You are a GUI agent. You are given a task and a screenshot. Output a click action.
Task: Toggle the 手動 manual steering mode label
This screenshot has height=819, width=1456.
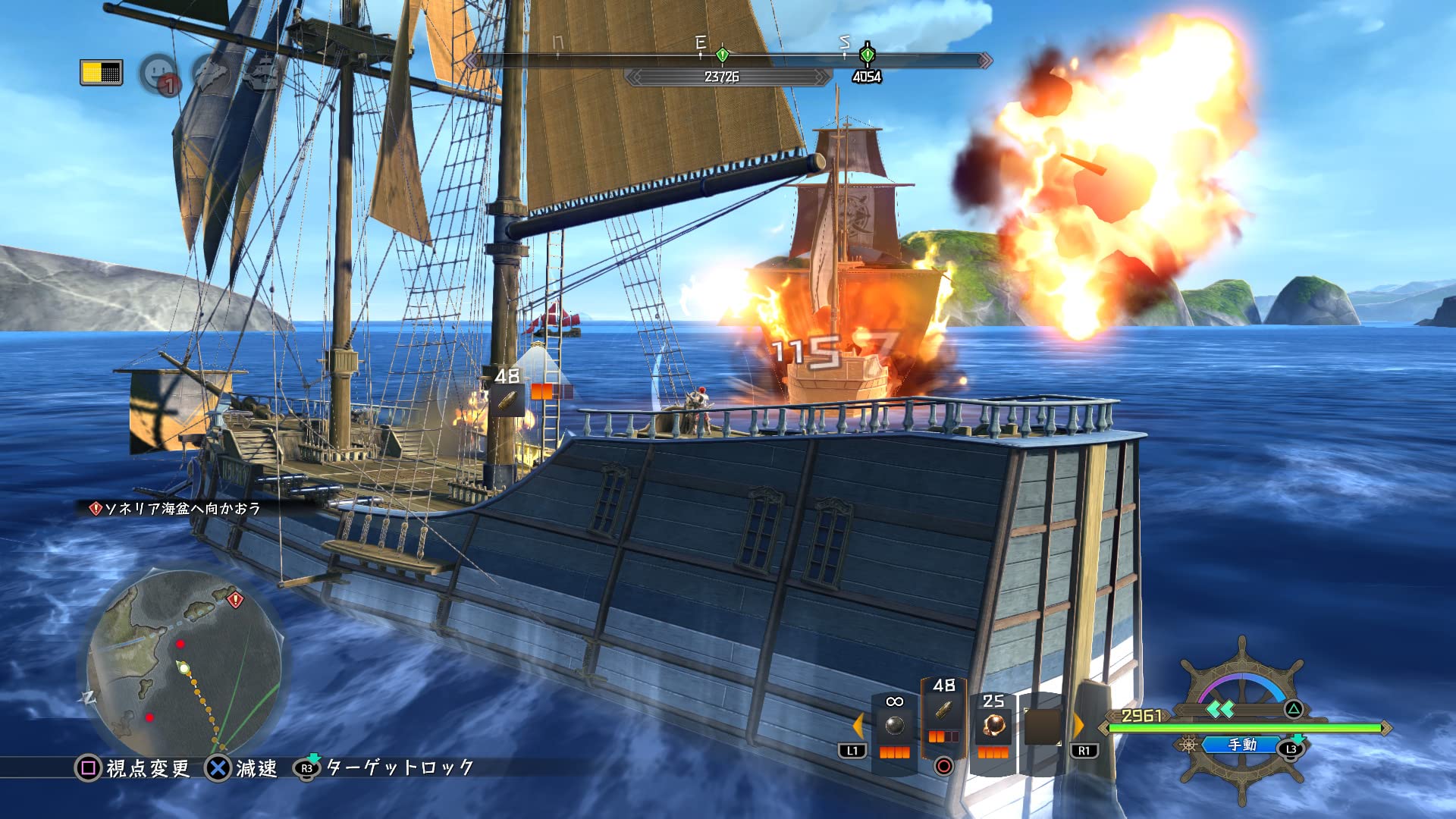[1242, 745]
